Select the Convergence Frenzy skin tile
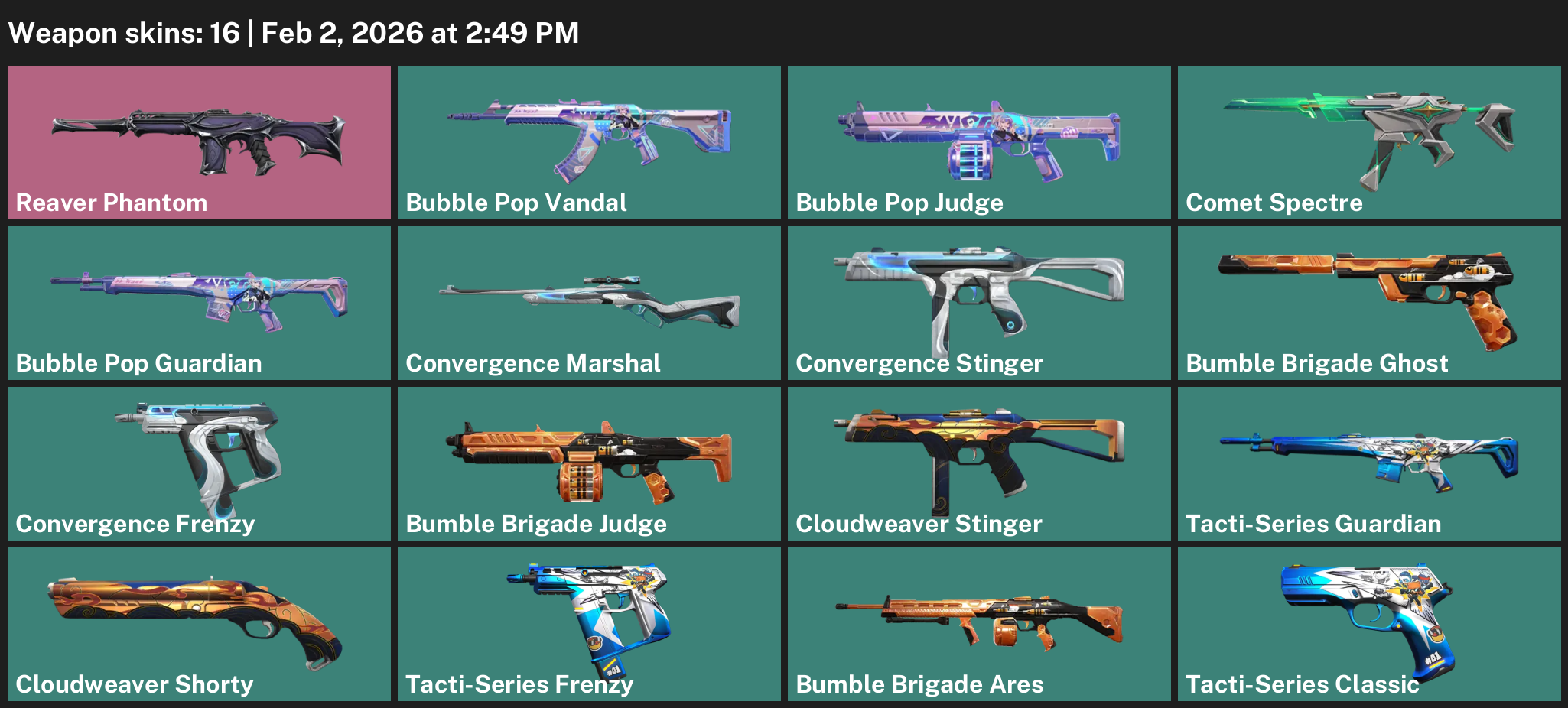The image size is (1568, 708). (199, 463)
